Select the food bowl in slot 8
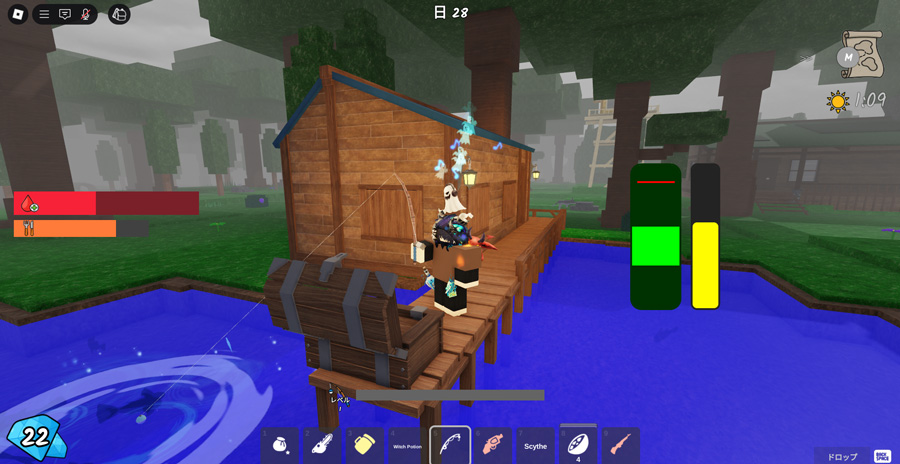This screenshot has height=464, width=900. pos(578,444)
